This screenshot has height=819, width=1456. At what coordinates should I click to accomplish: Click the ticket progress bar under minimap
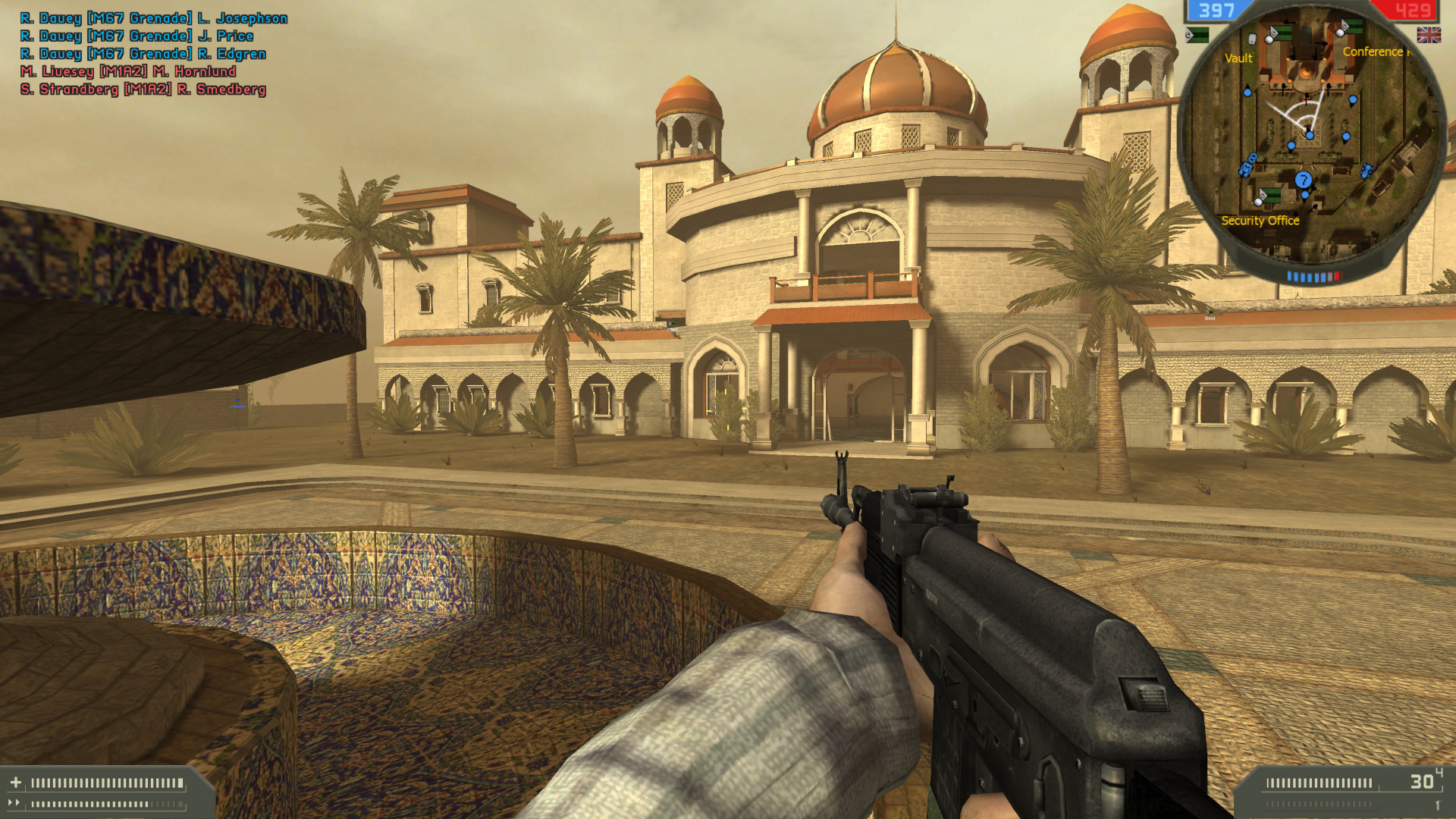1315,275
